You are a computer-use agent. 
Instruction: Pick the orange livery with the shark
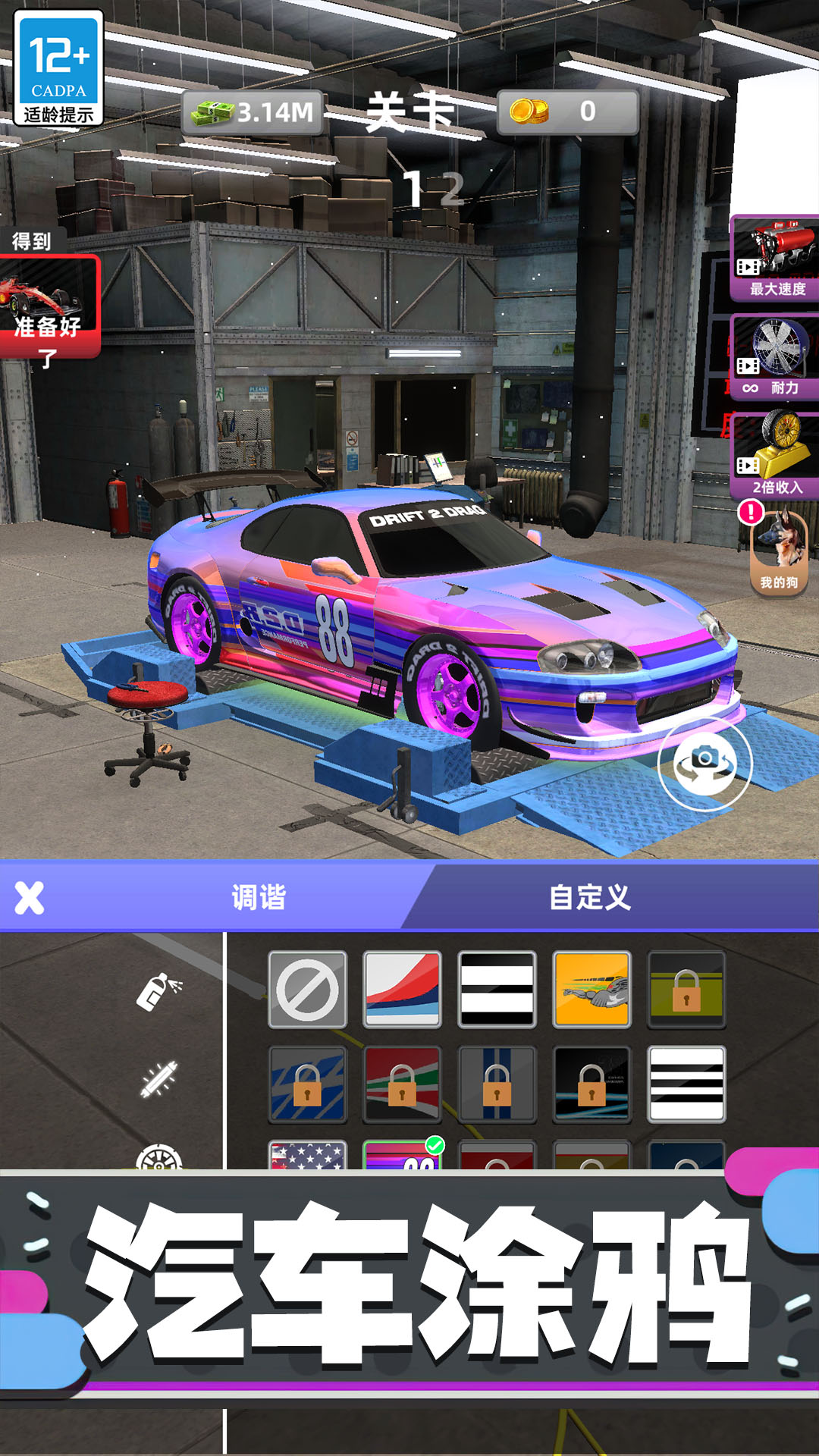[x=591, y=990]
